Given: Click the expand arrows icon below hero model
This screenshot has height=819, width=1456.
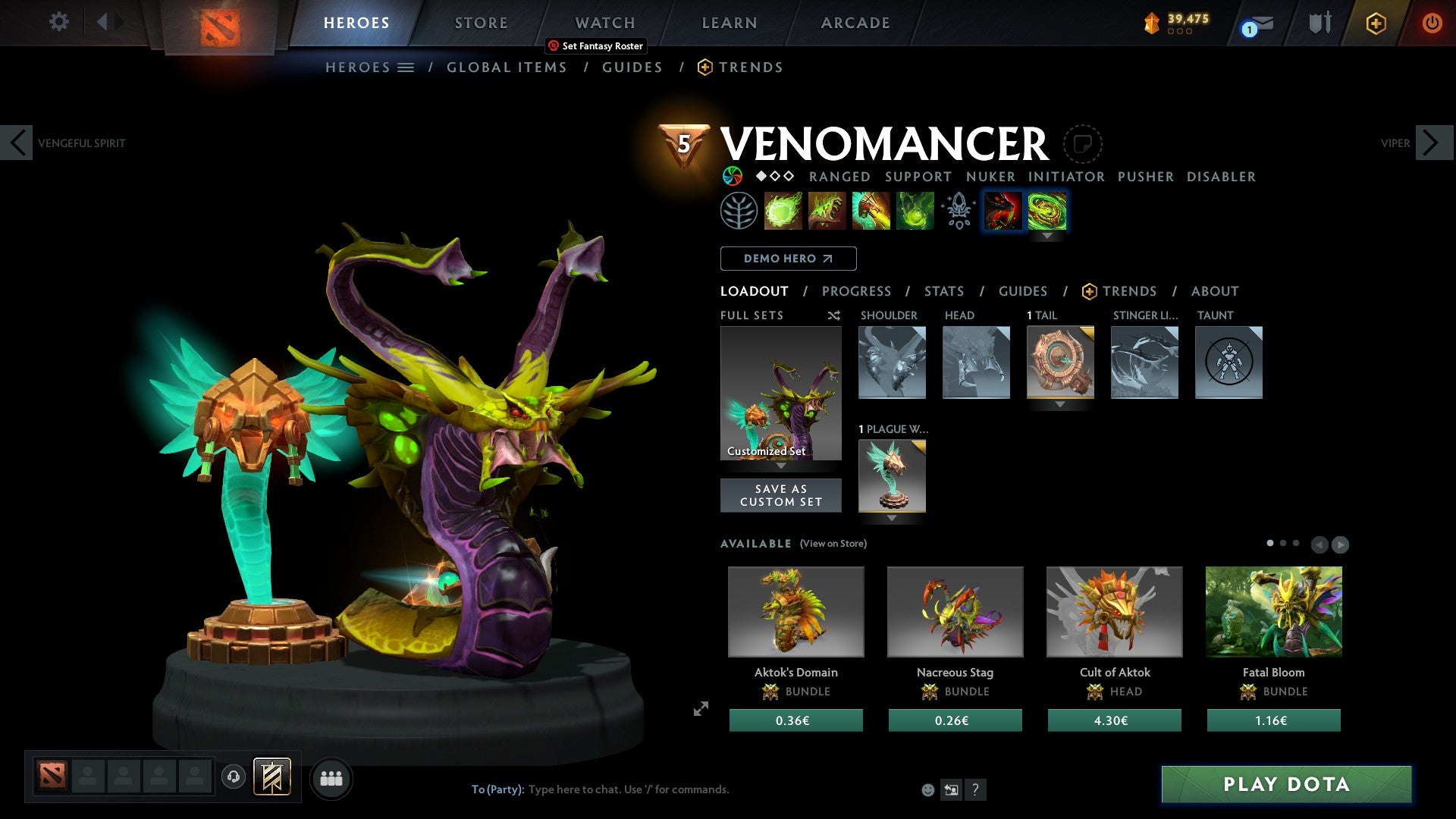Looking at the screenshot, I should click(700, 709).
